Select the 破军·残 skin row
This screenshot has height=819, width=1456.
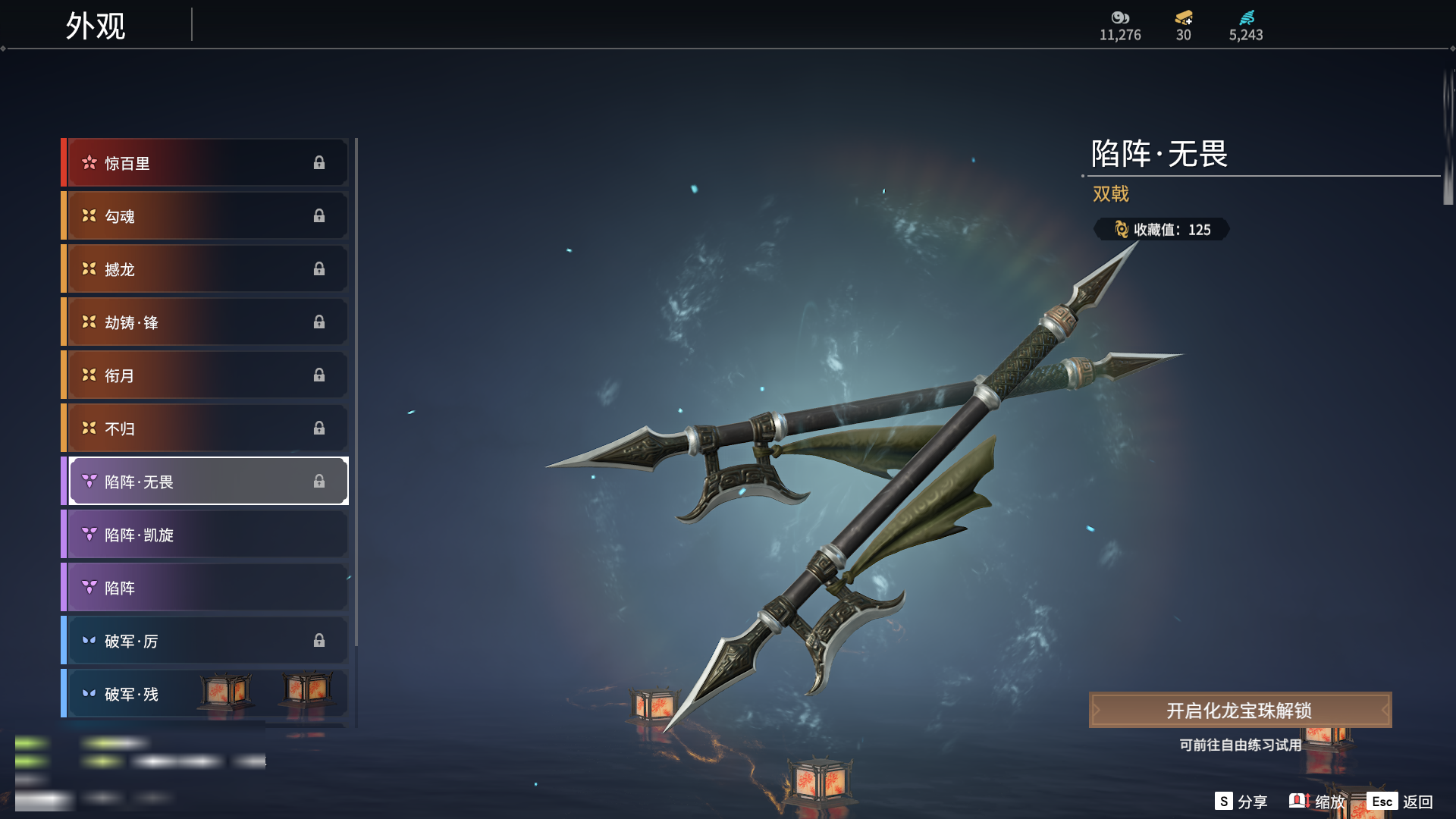[152, 694]
